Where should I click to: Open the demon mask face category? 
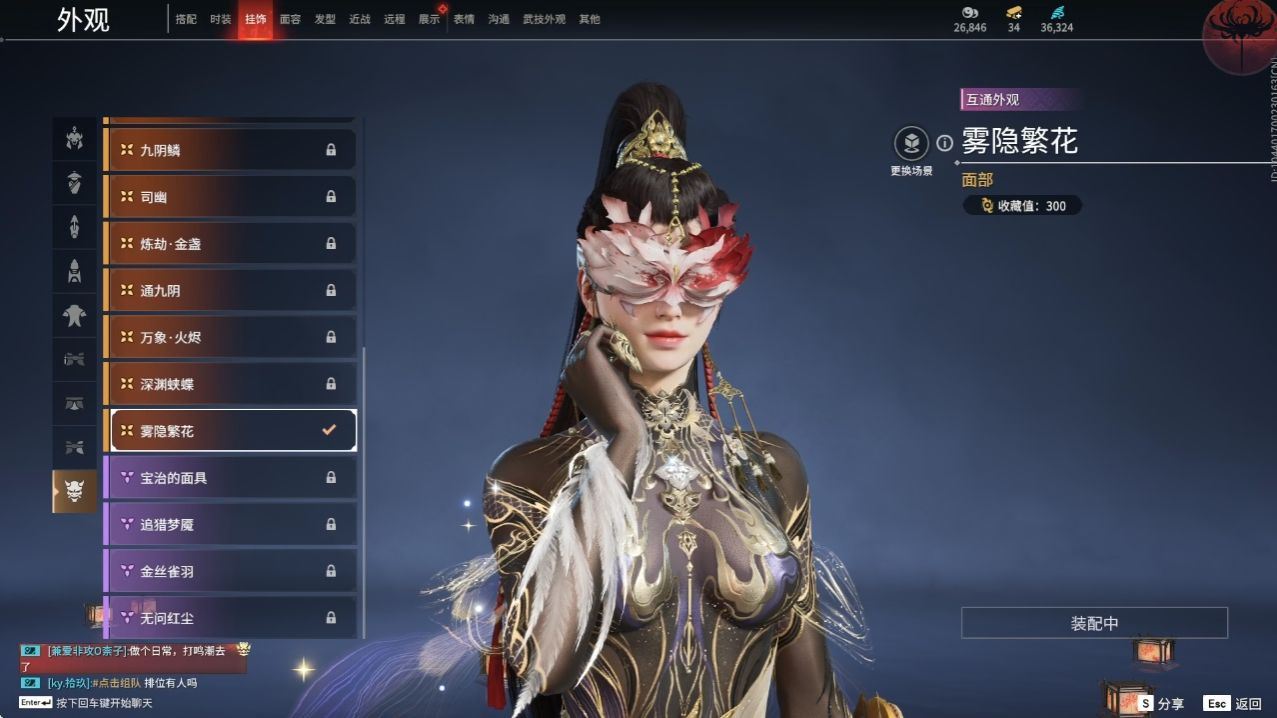point(74,490)
